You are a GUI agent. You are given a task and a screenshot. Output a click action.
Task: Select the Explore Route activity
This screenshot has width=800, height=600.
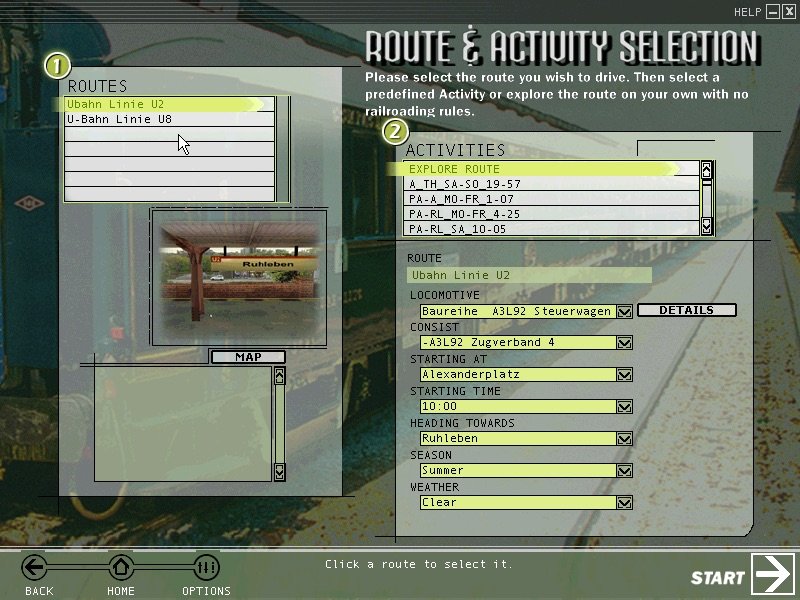coord(540,169)
